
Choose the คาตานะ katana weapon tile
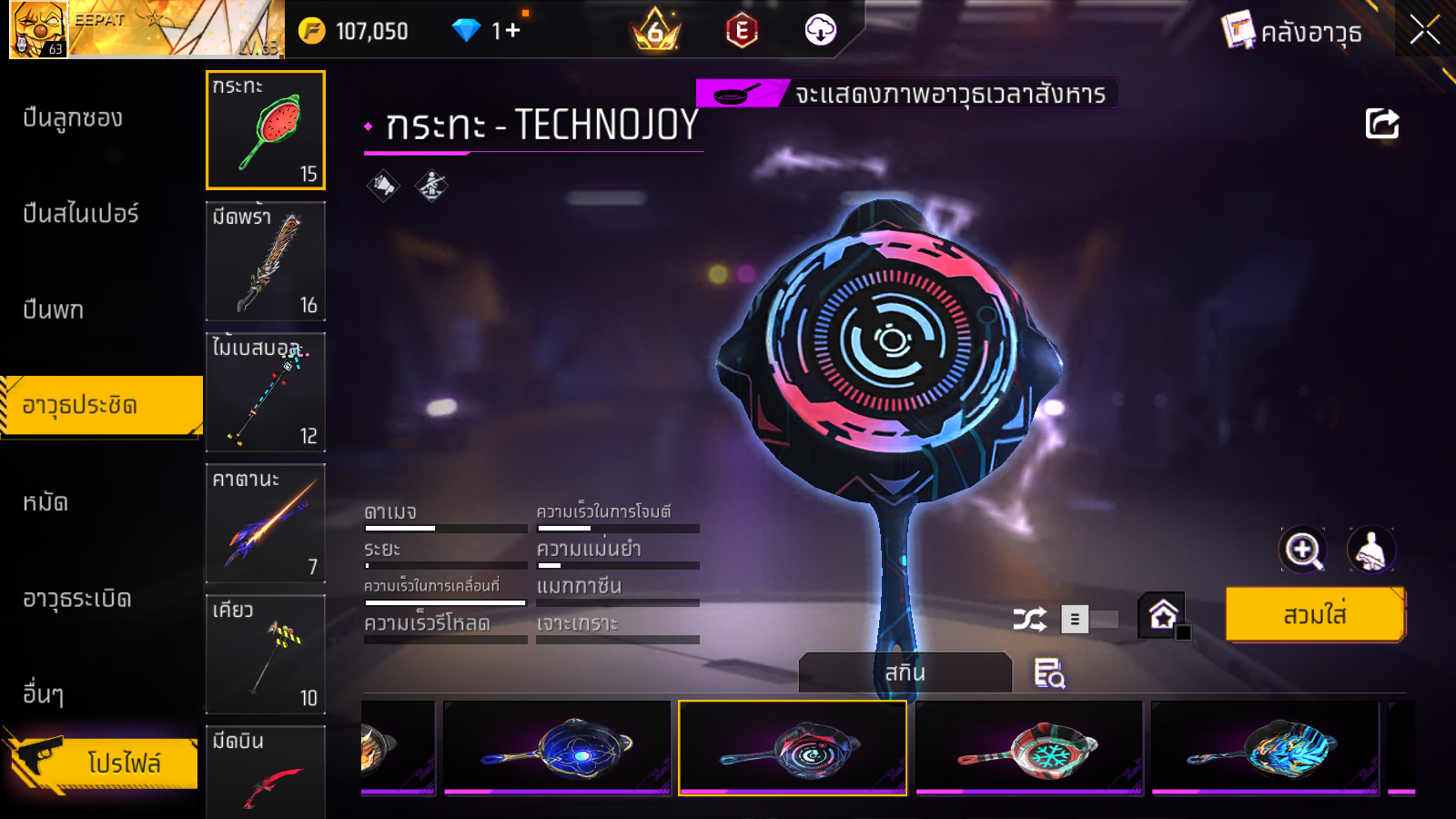tap(266, 523)
